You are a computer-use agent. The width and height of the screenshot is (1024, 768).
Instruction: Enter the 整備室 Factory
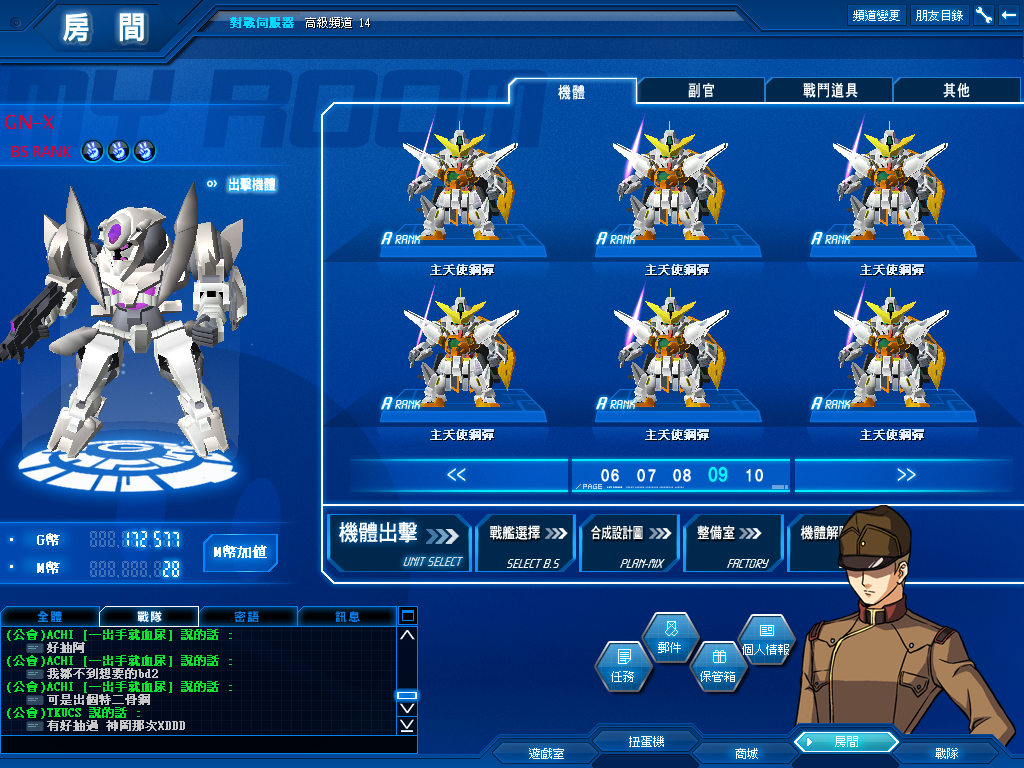pos(733,543)
